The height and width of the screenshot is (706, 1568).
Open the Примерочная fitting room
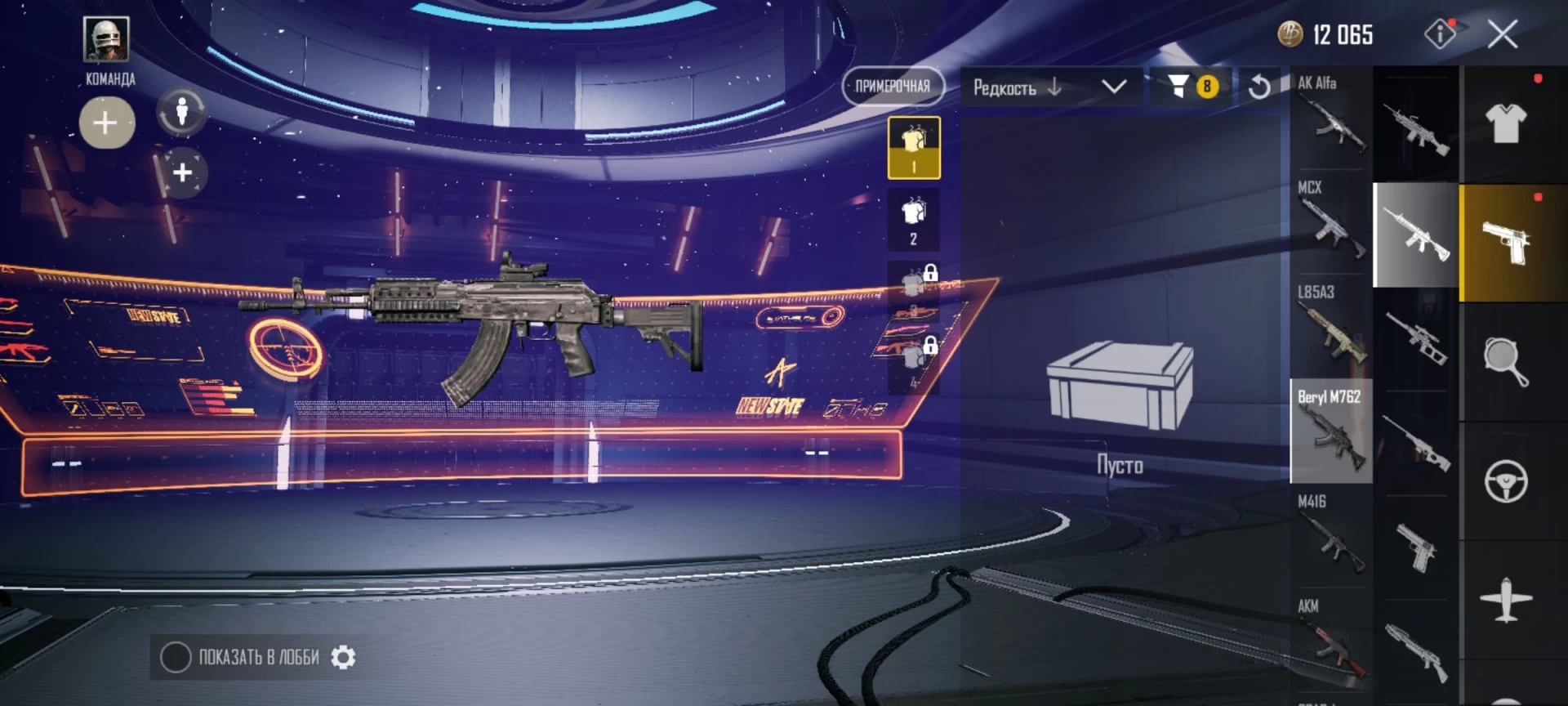point(893,87)
